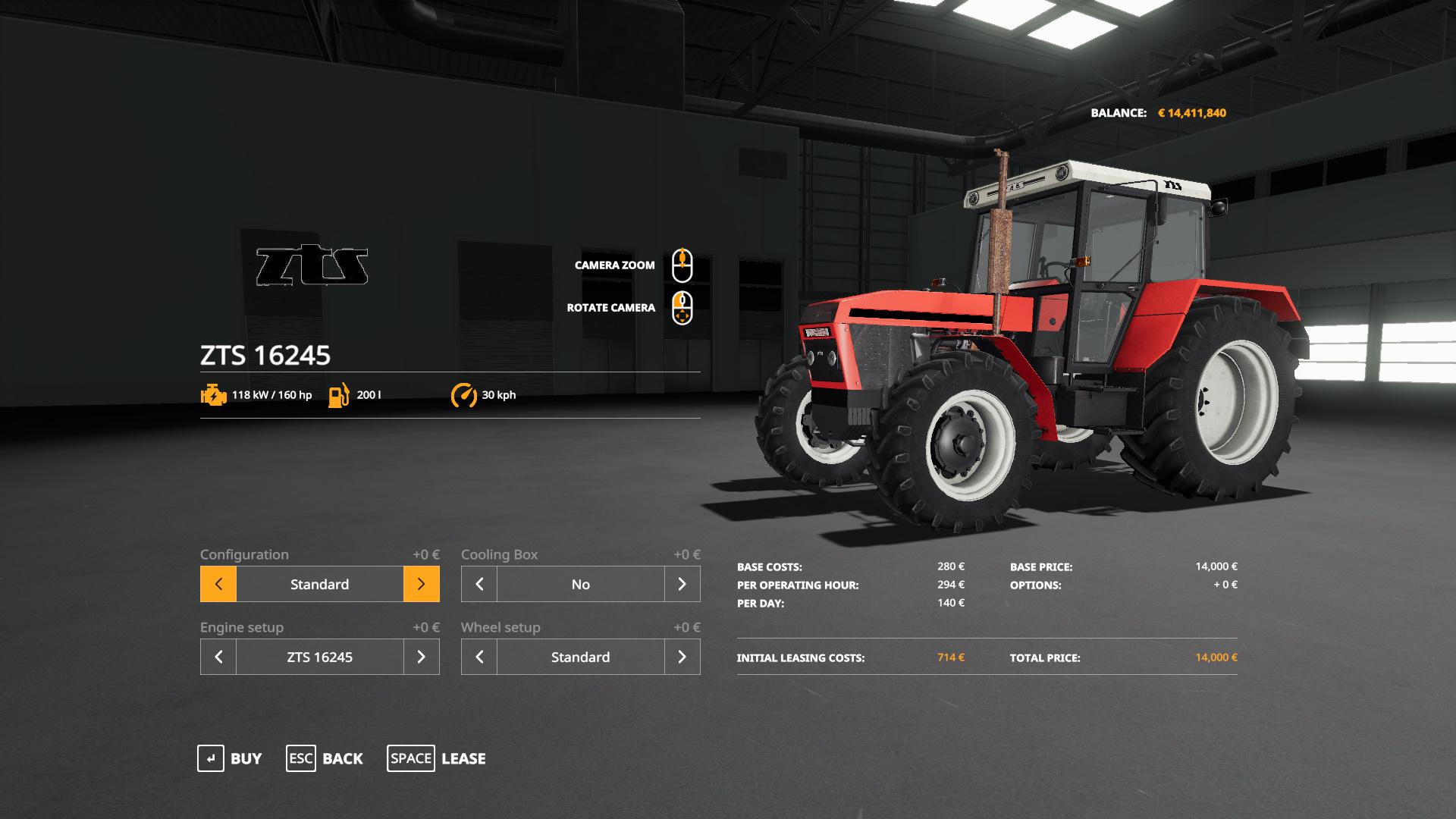Viewport: 1456px width, 819px height.
Task: Click the engine power icon showing 118 kW
Action: [213, 394]
